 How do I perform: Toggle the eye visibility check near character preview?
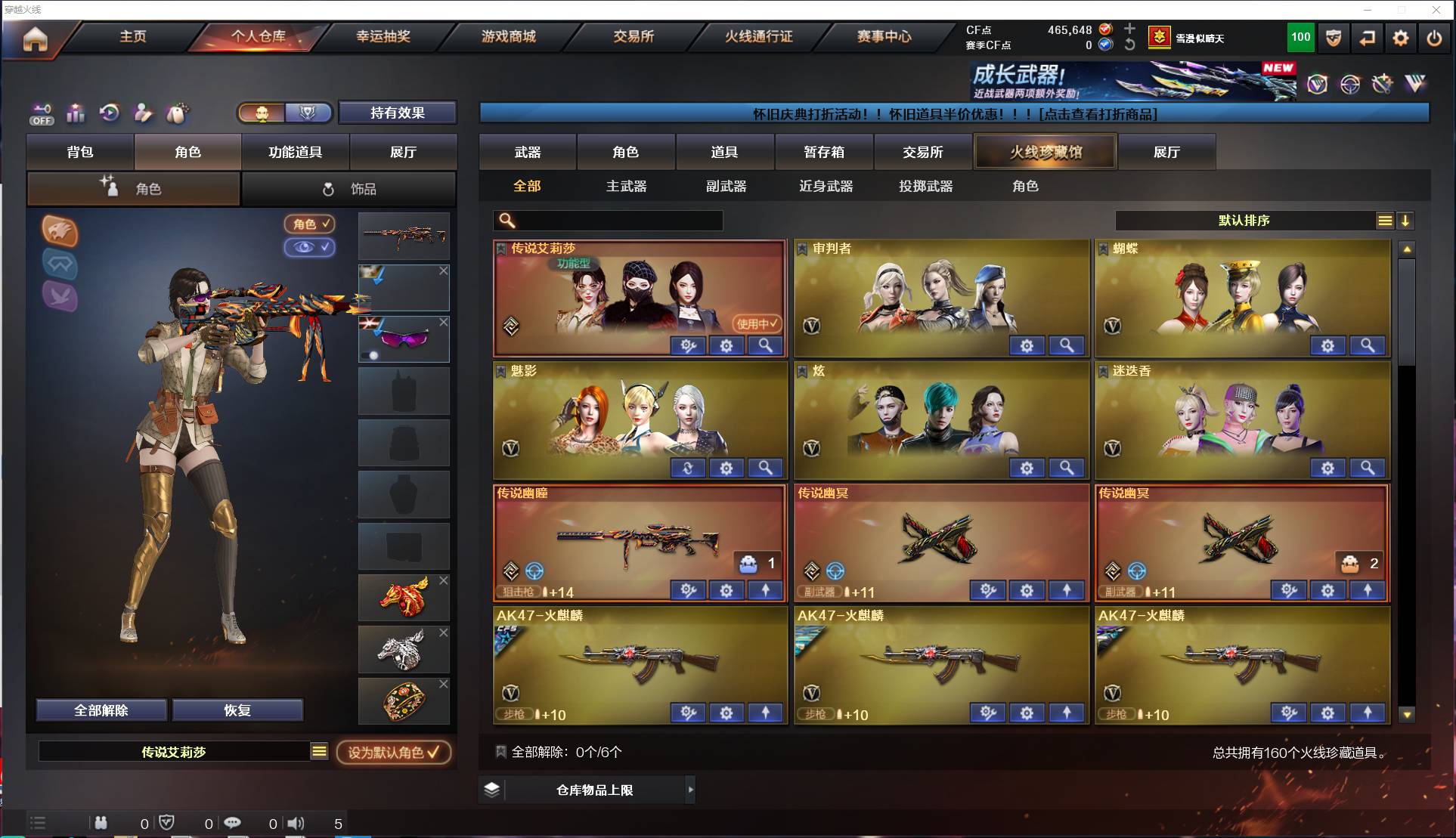(x=309, y=248)
